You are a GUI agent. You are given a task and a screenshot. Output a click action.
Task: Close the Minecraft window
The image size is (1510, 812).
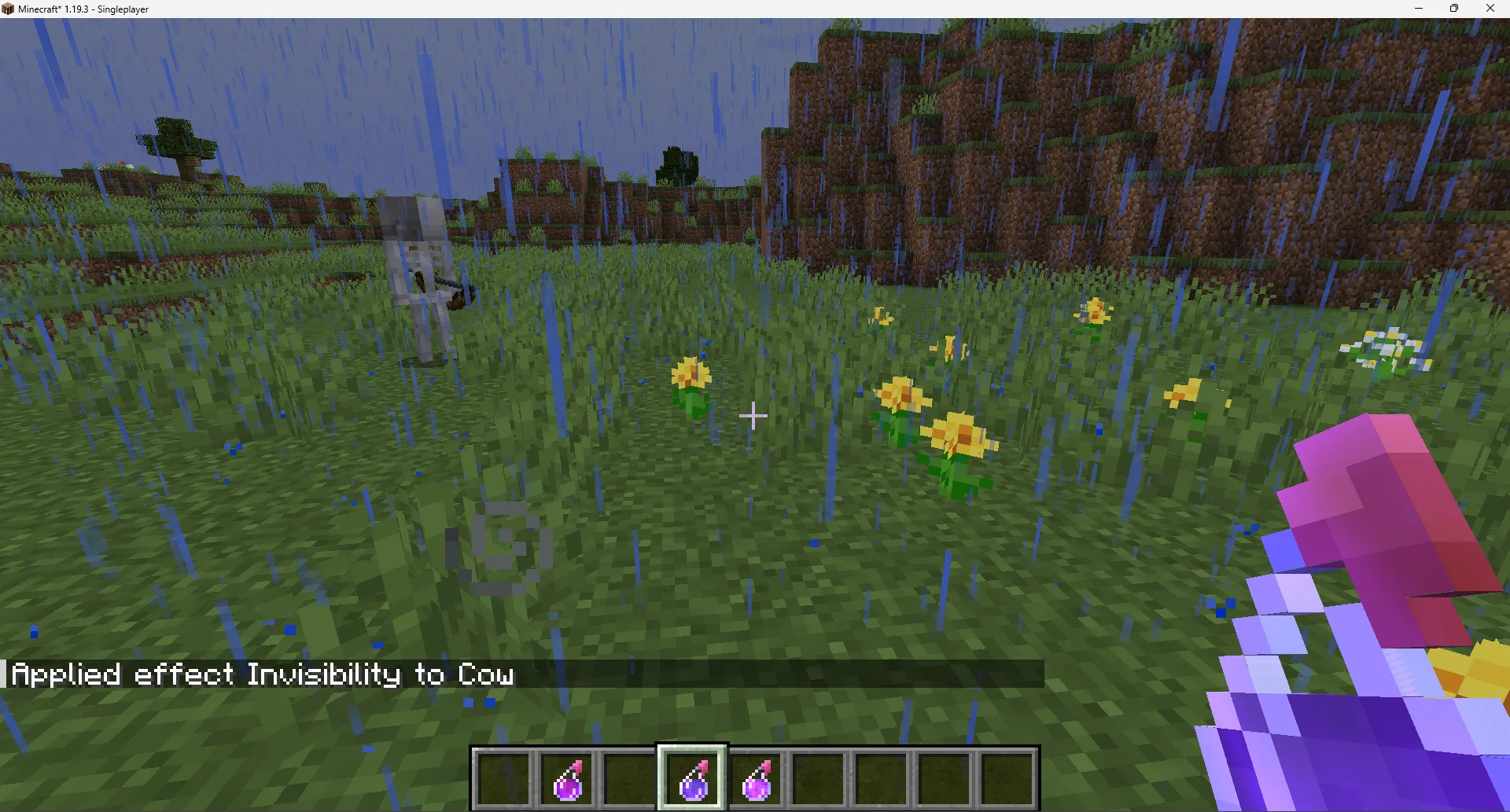tap(1490, 9)
